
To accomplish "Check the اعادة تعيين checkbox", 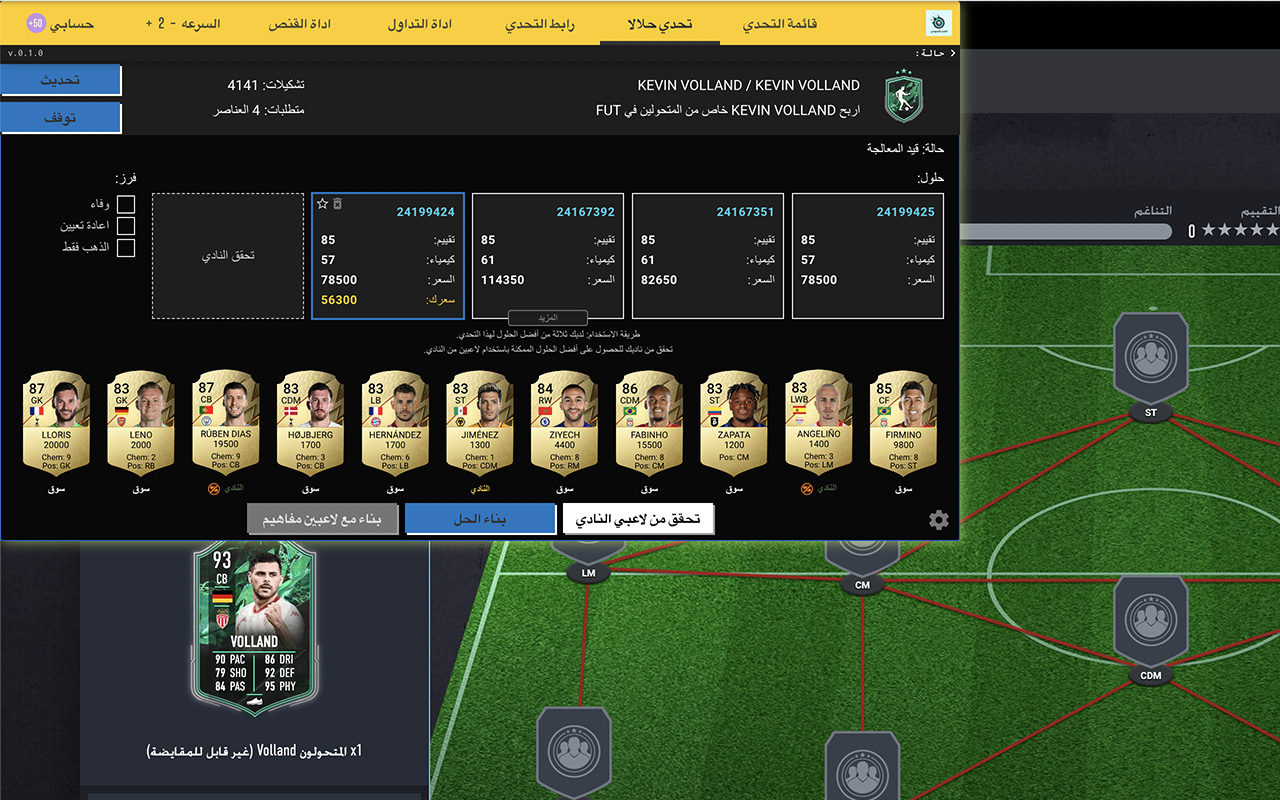I will [x=125, y=226].
